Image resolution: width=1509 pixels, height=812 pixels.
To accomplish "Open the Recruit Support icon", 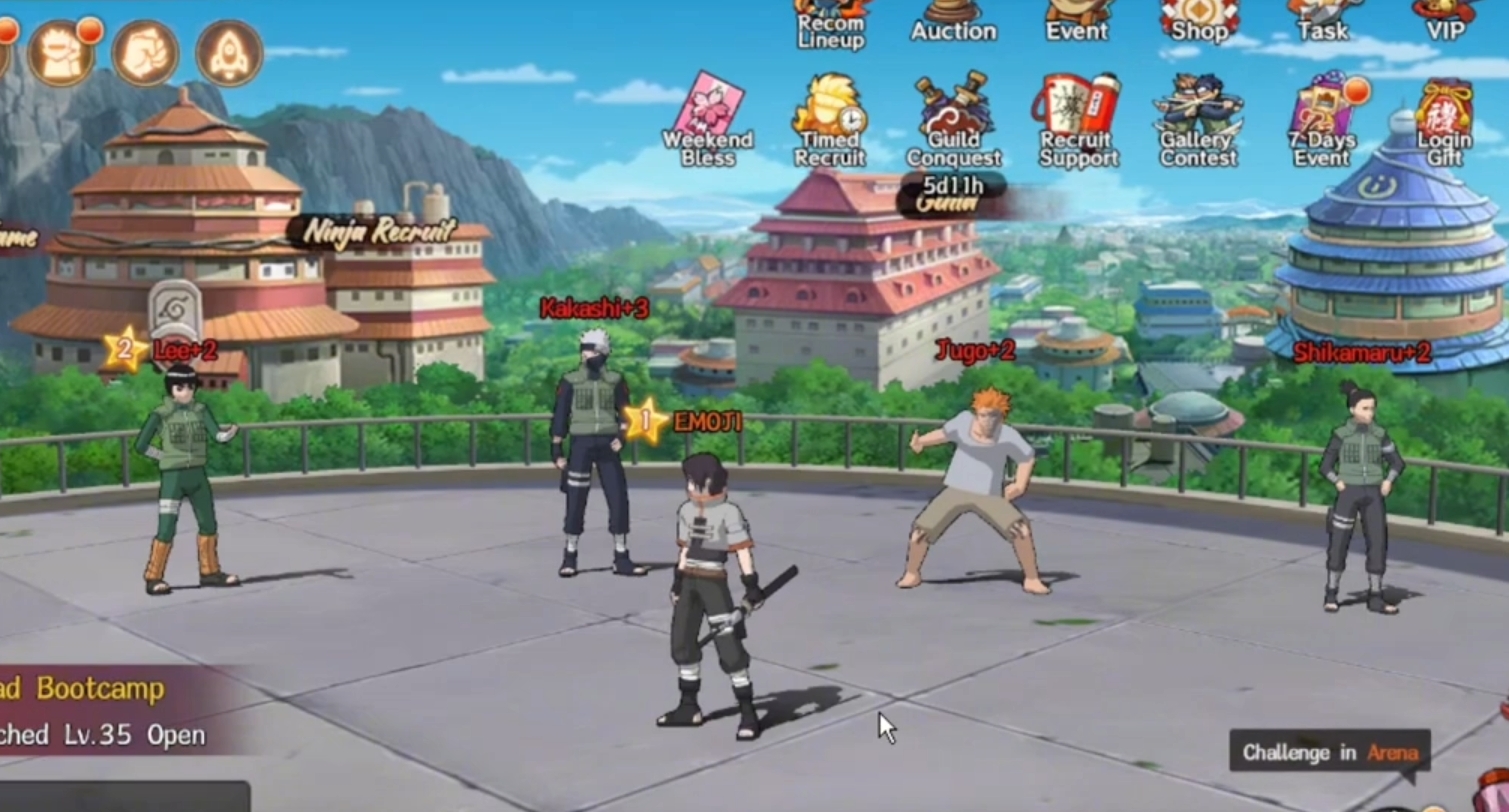I will point(1075,105).
